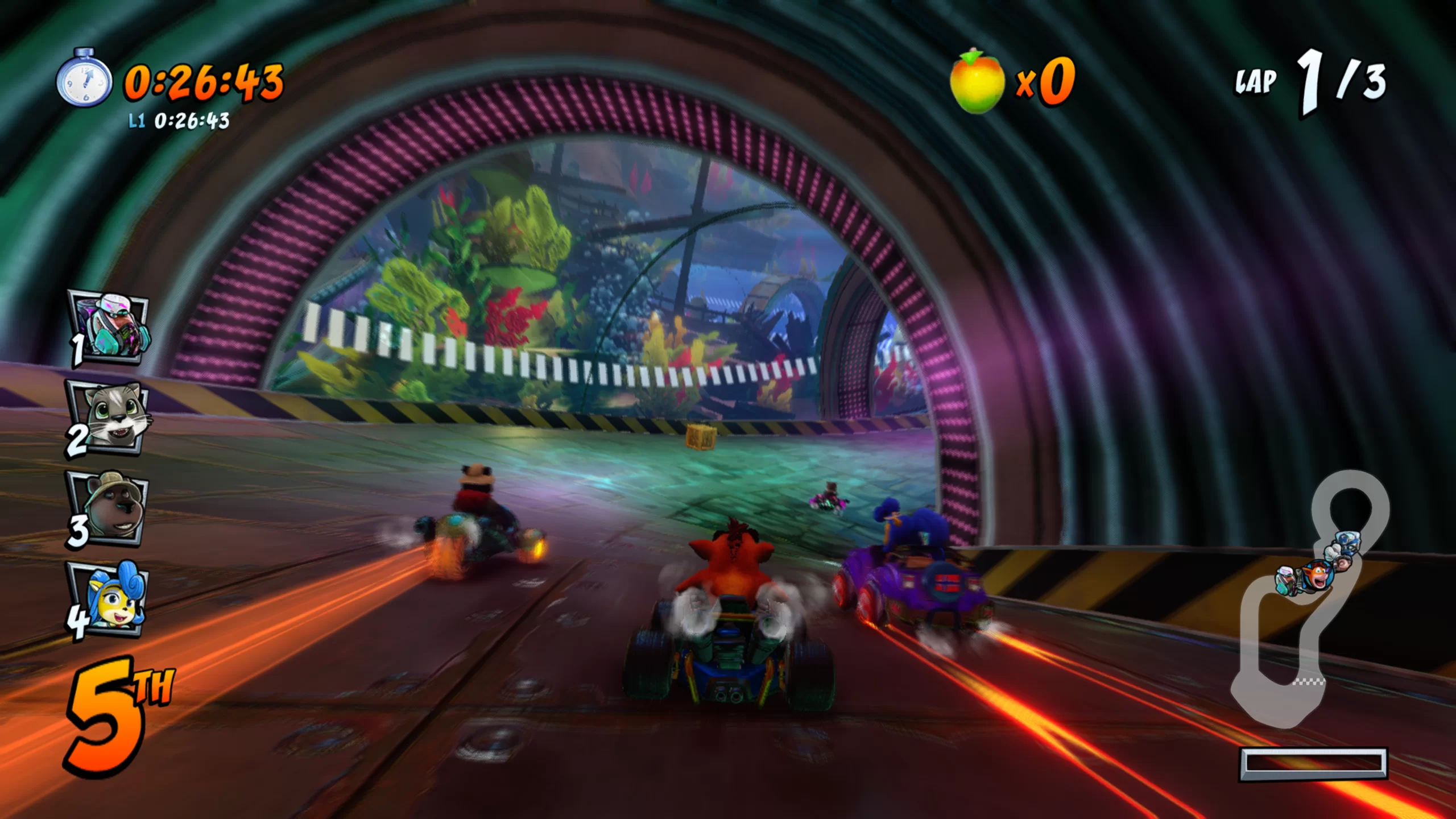Image resolution: width=1456 pixels, height=819 pixels.
Task: Click the stopwatch timer icon
Action: point(84,78)
